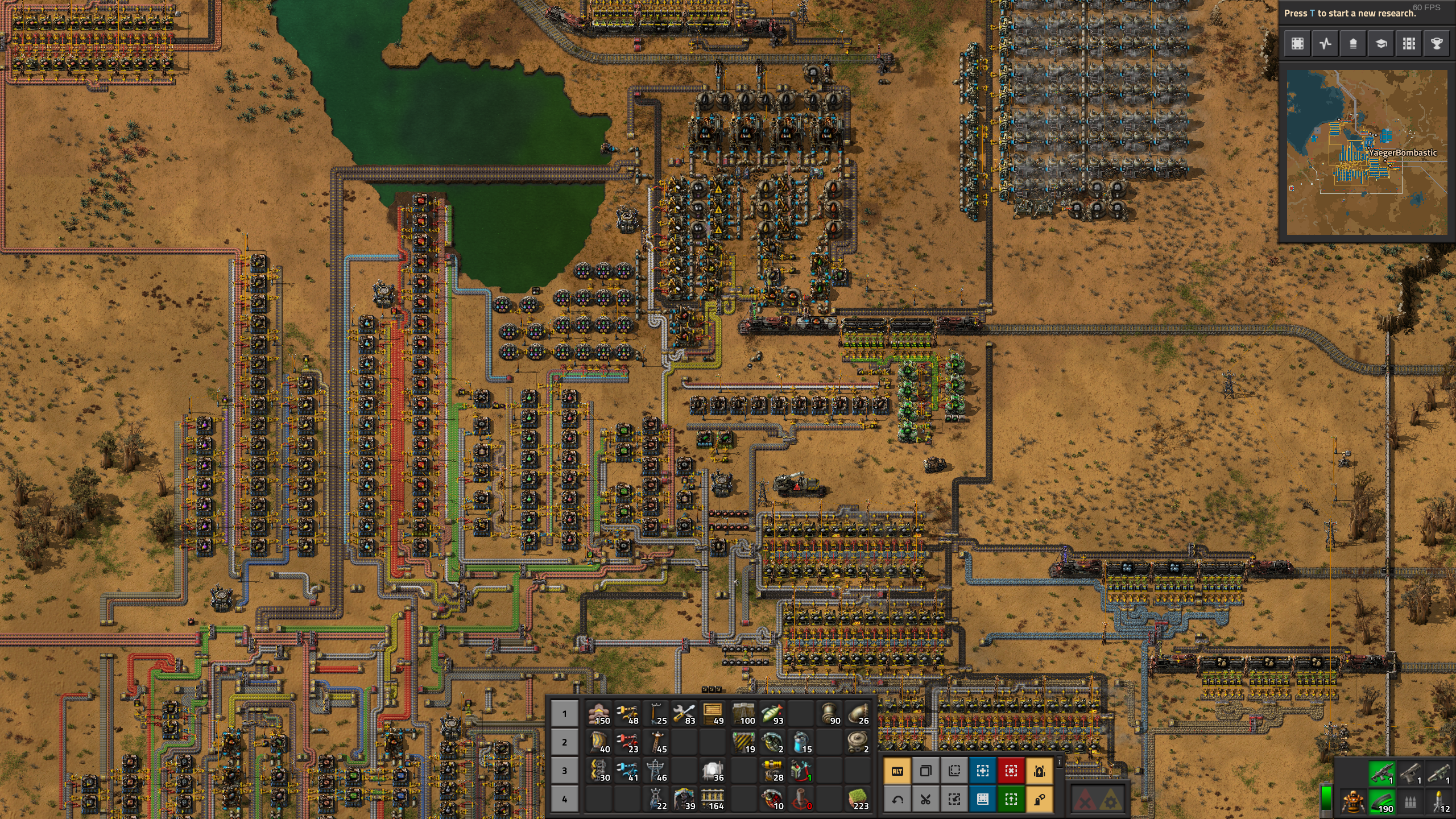Select the rail stack with 164
Image resolution: width=1456 pixels, height=819 pixels.
point(713,799)
